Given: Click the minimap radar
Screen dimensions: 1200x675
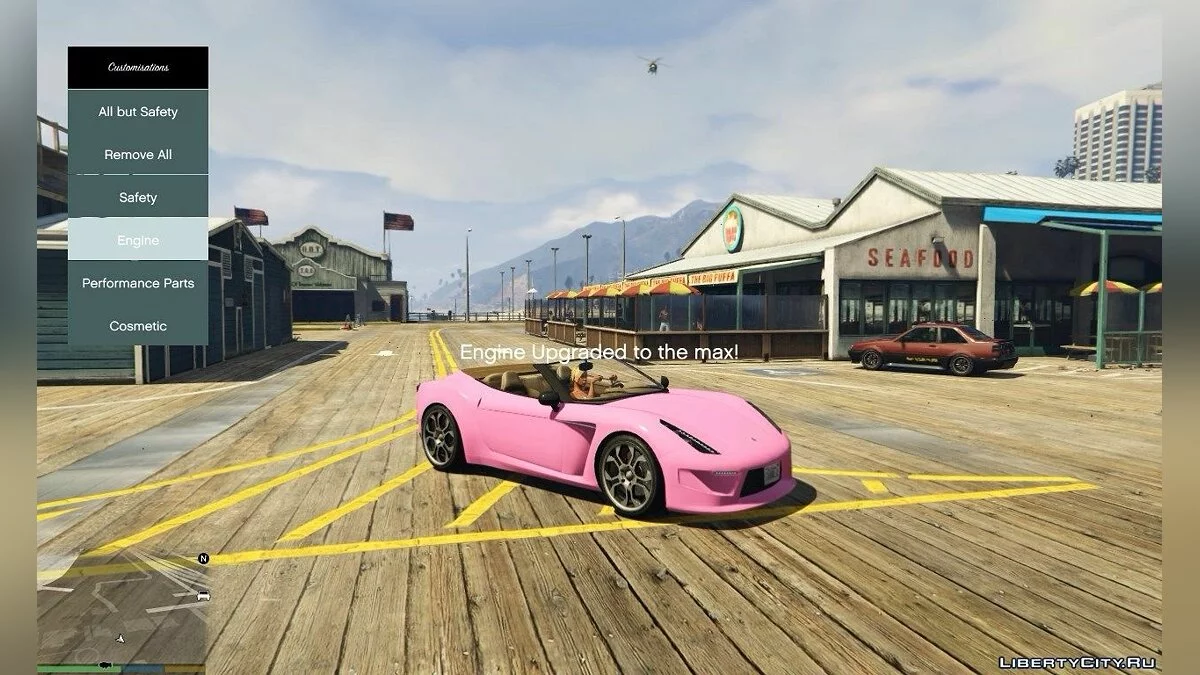Looking at the screenshot, I should [x=122, y=608].
